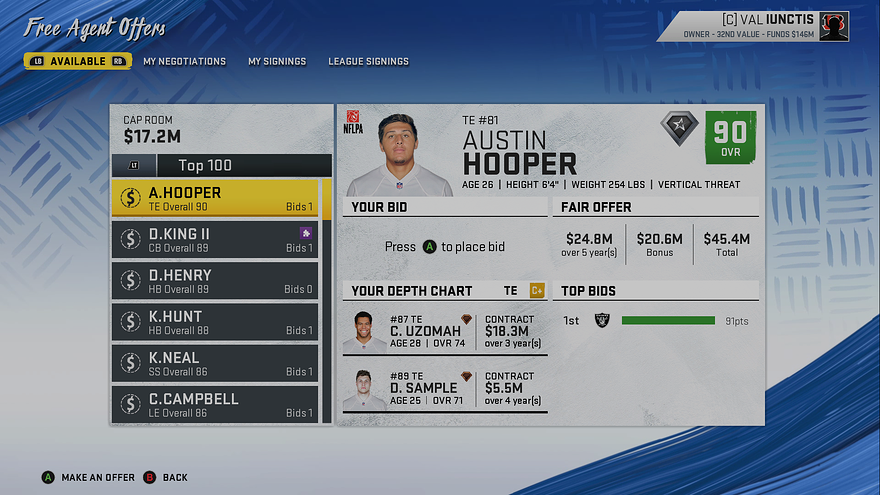The width and height of the screenshot is (880, 495).
Task: Open the Top 100 filter header
Action: tap(220, 165)
